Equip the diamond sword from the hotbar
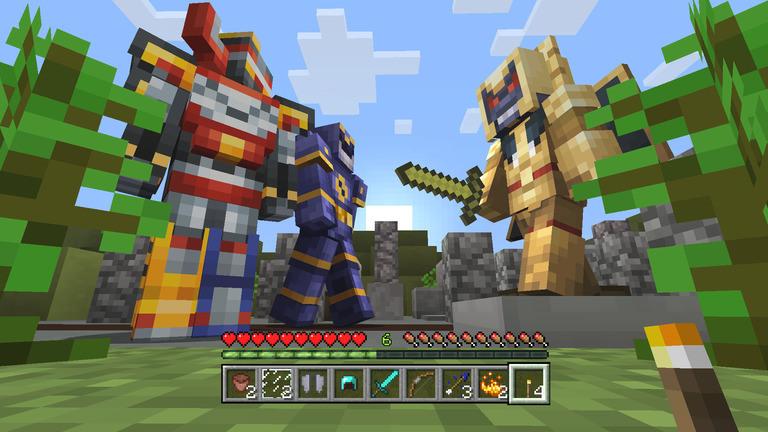Screen dimensions: 768x432 click(x=383, y=382)
